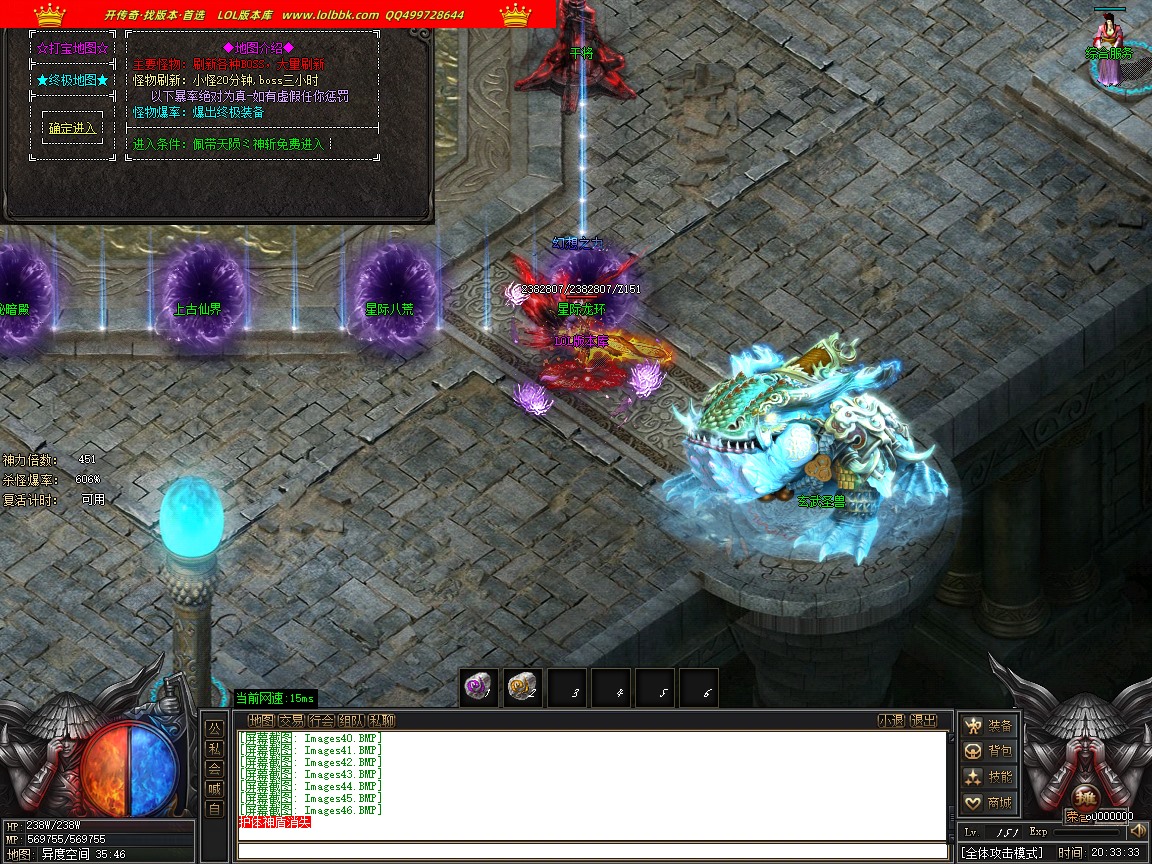Open the 装备 equipment panel
Screen dimensions: 1152x864
pos(987,726)
